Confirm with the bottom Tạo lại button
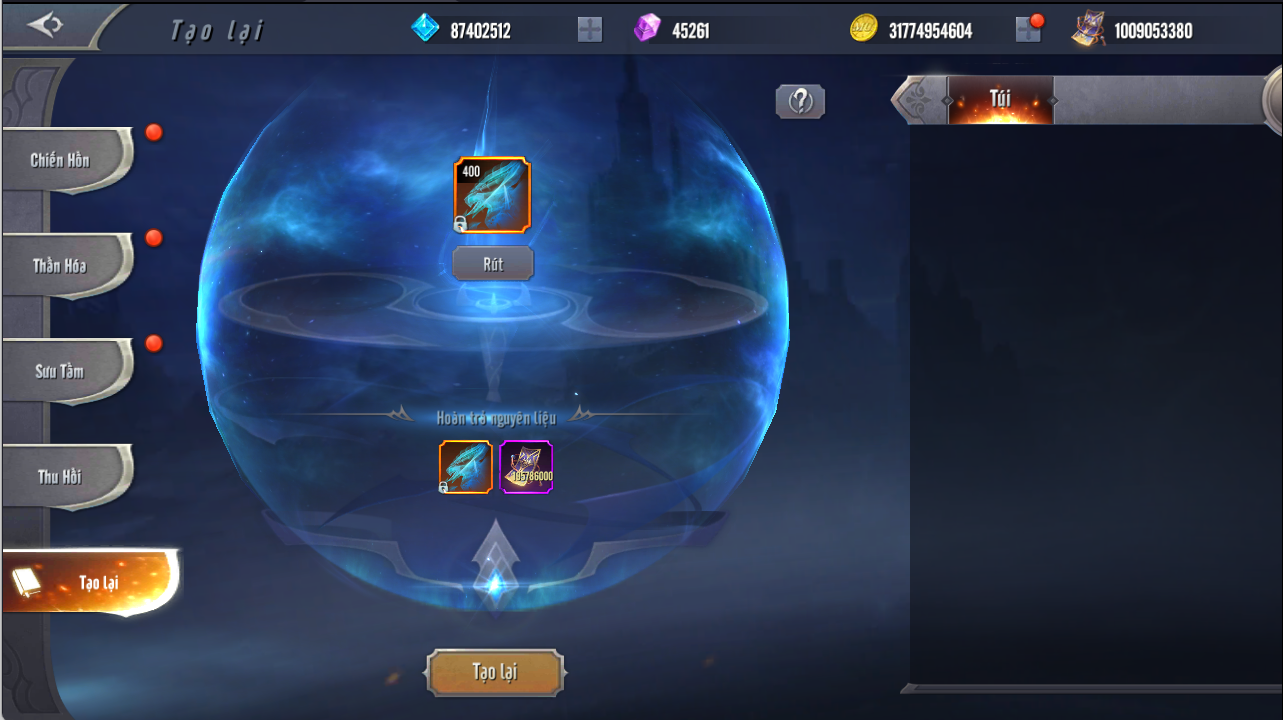1283x720 pixels. click(495, 671)
